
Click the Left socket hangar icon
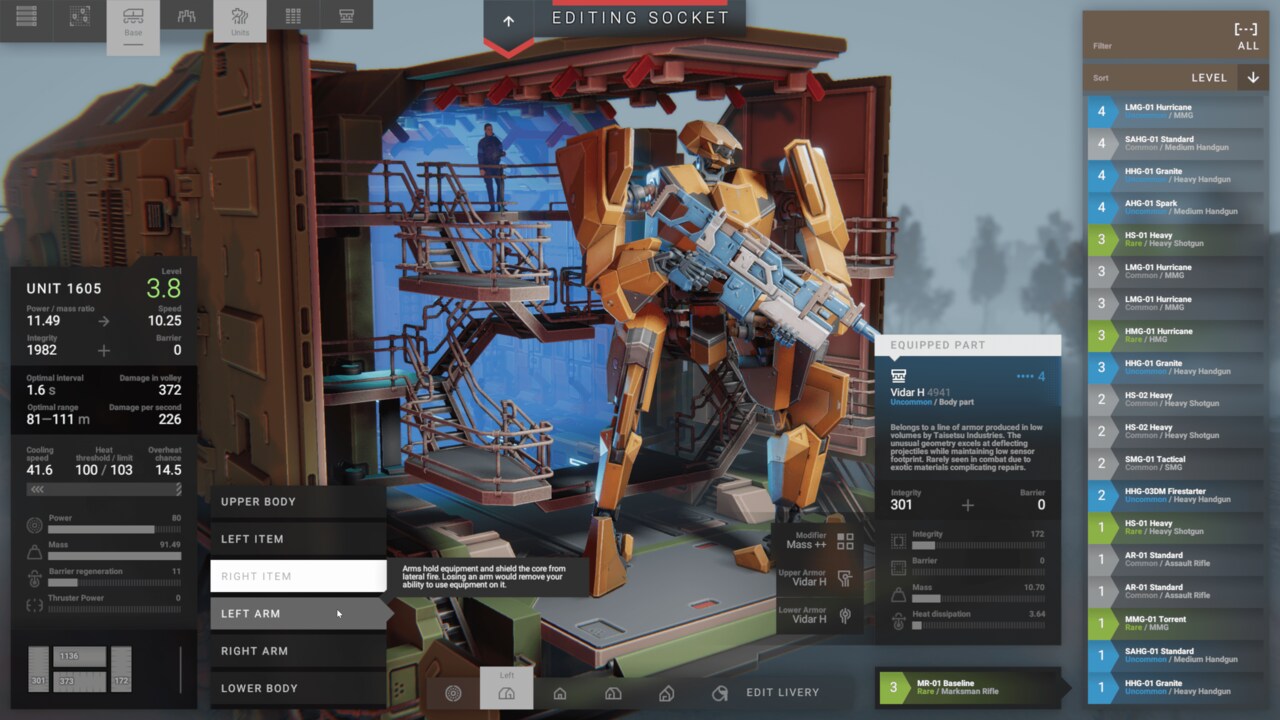[507, 692]
